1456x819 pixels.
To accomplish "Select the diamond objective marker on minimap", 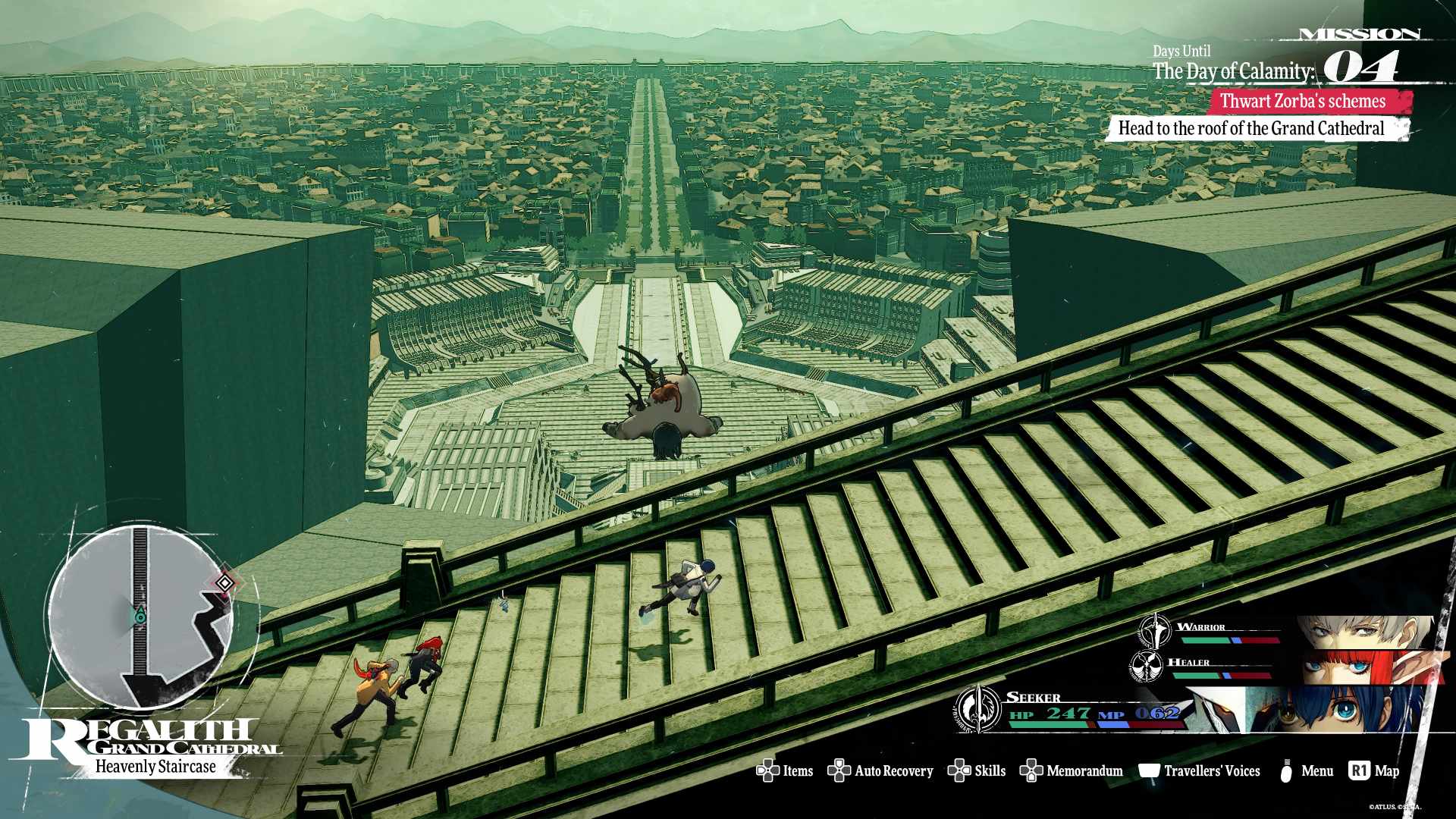I will 224,582.
